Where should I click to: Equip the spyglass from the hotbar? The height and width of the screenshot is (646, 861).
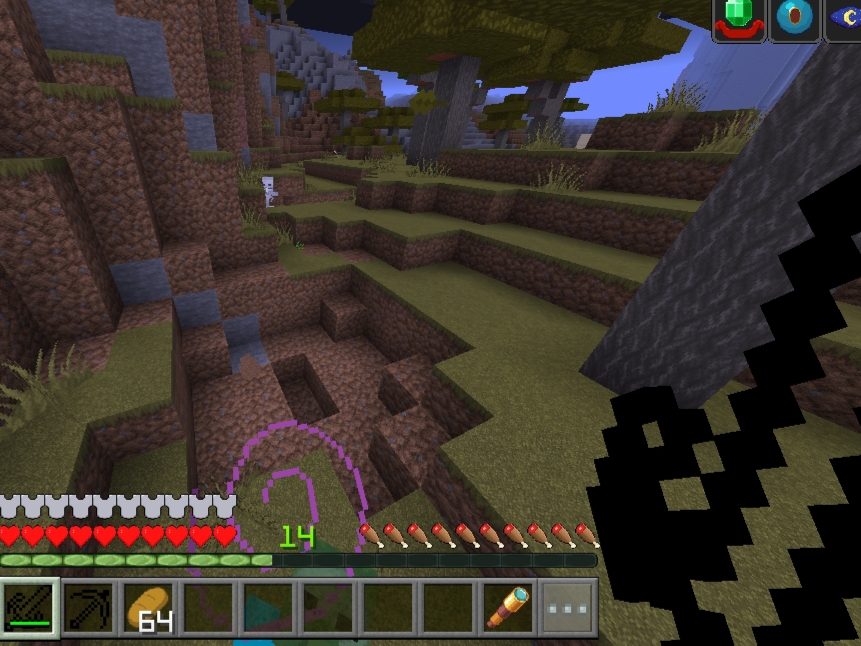508,607
